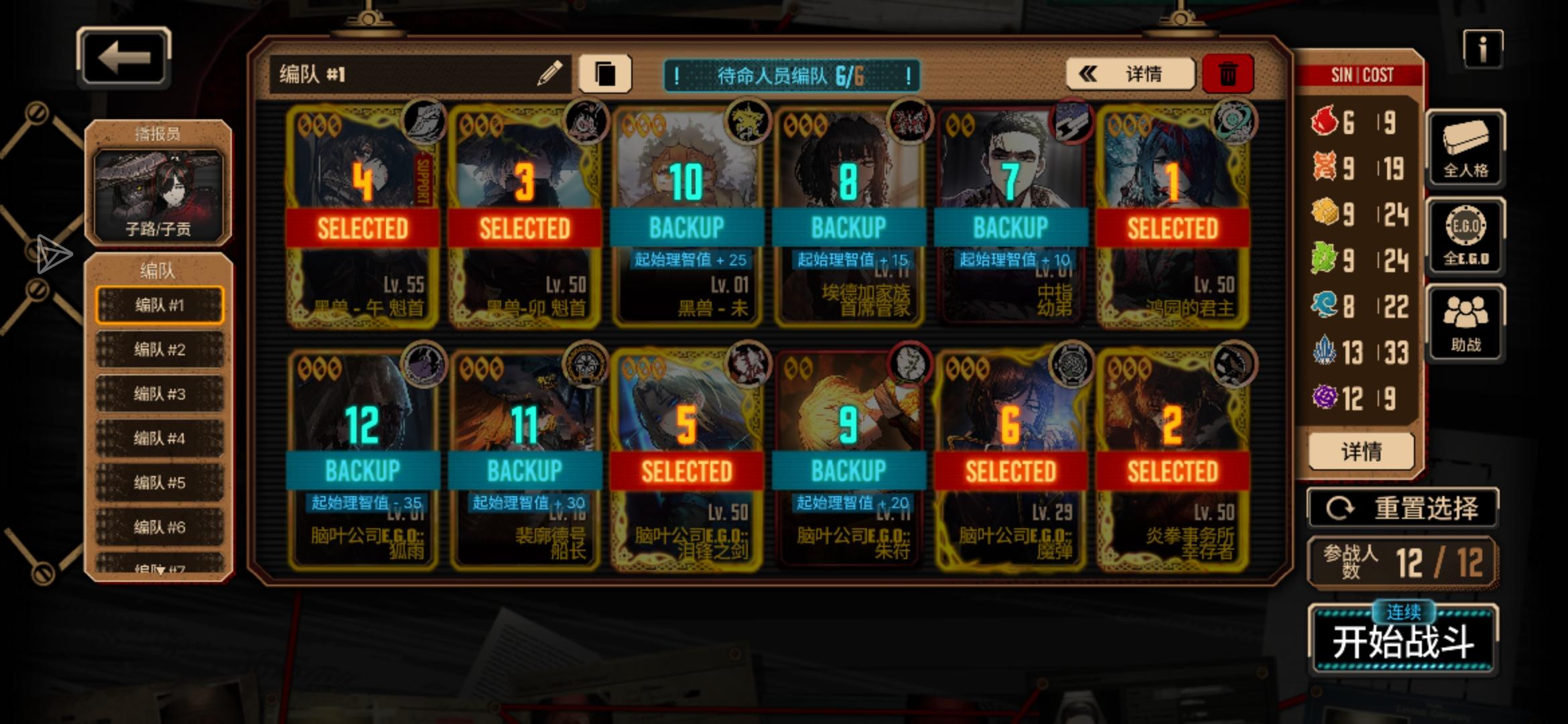Click the back arrow to exit formation screen
Viewport: 1568px width, 724px height.
coord(123,57)
